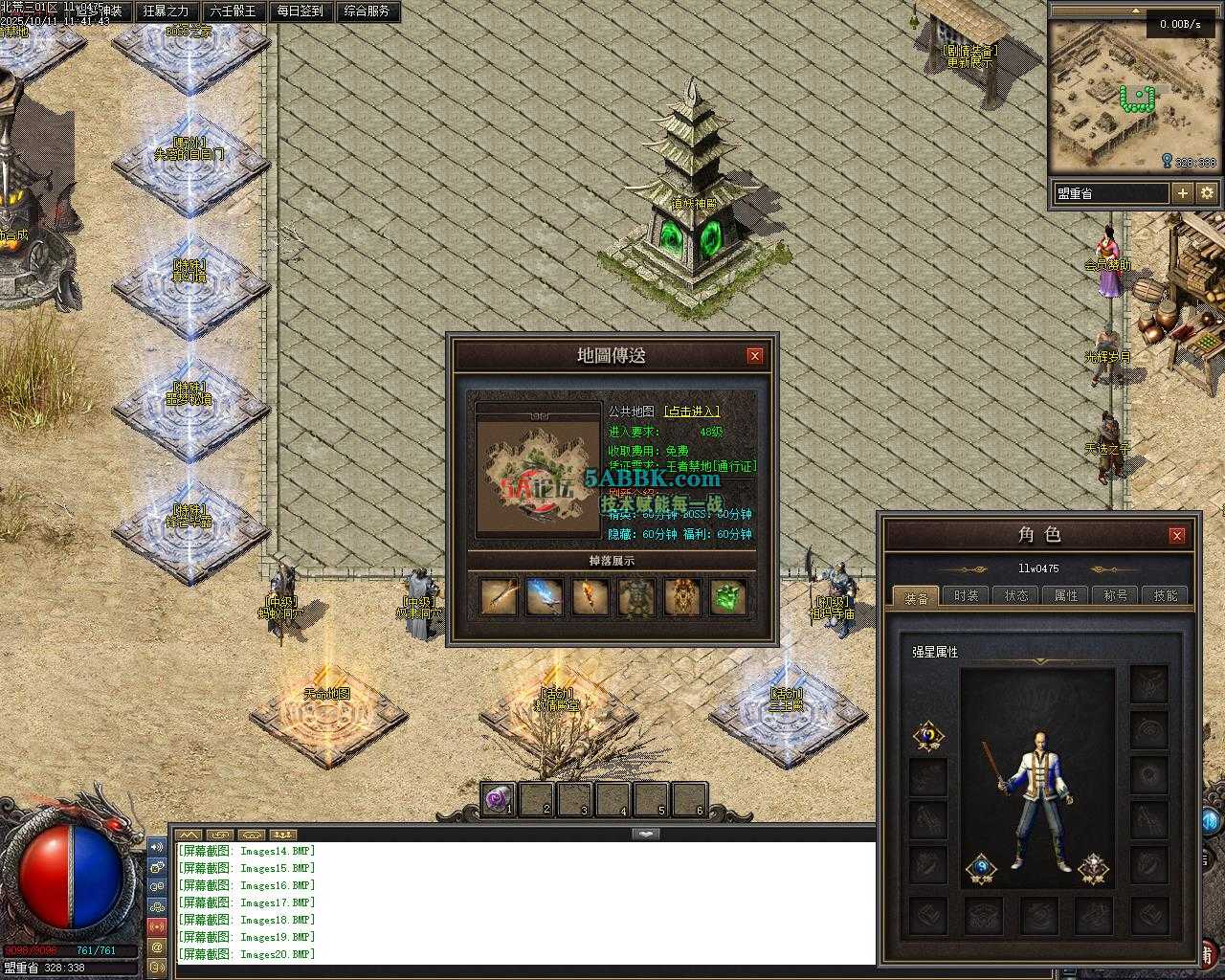Image resolution: width=1225 pixels, height=980 pixels.
Task: Switch to the 时装 fashion tab
Action: click(x=966, y=596)
